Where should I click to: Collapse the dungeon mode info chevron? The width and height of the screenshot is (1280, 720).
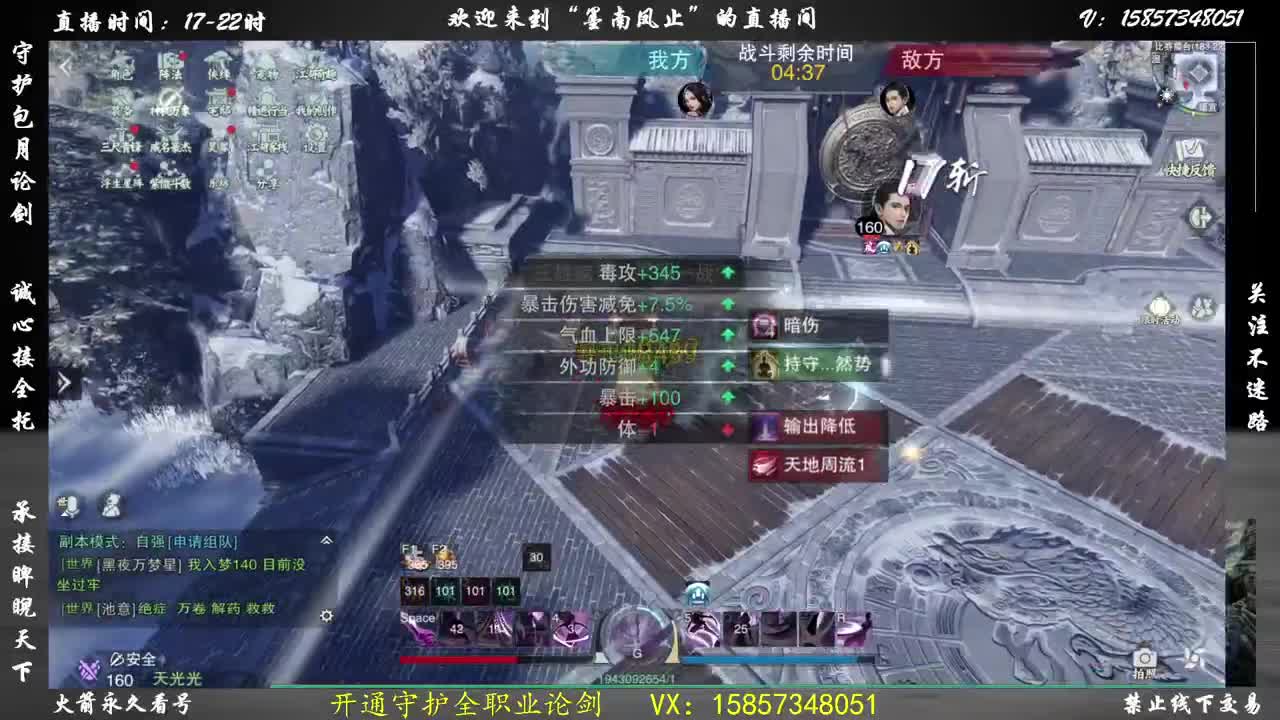click(327, 540)
